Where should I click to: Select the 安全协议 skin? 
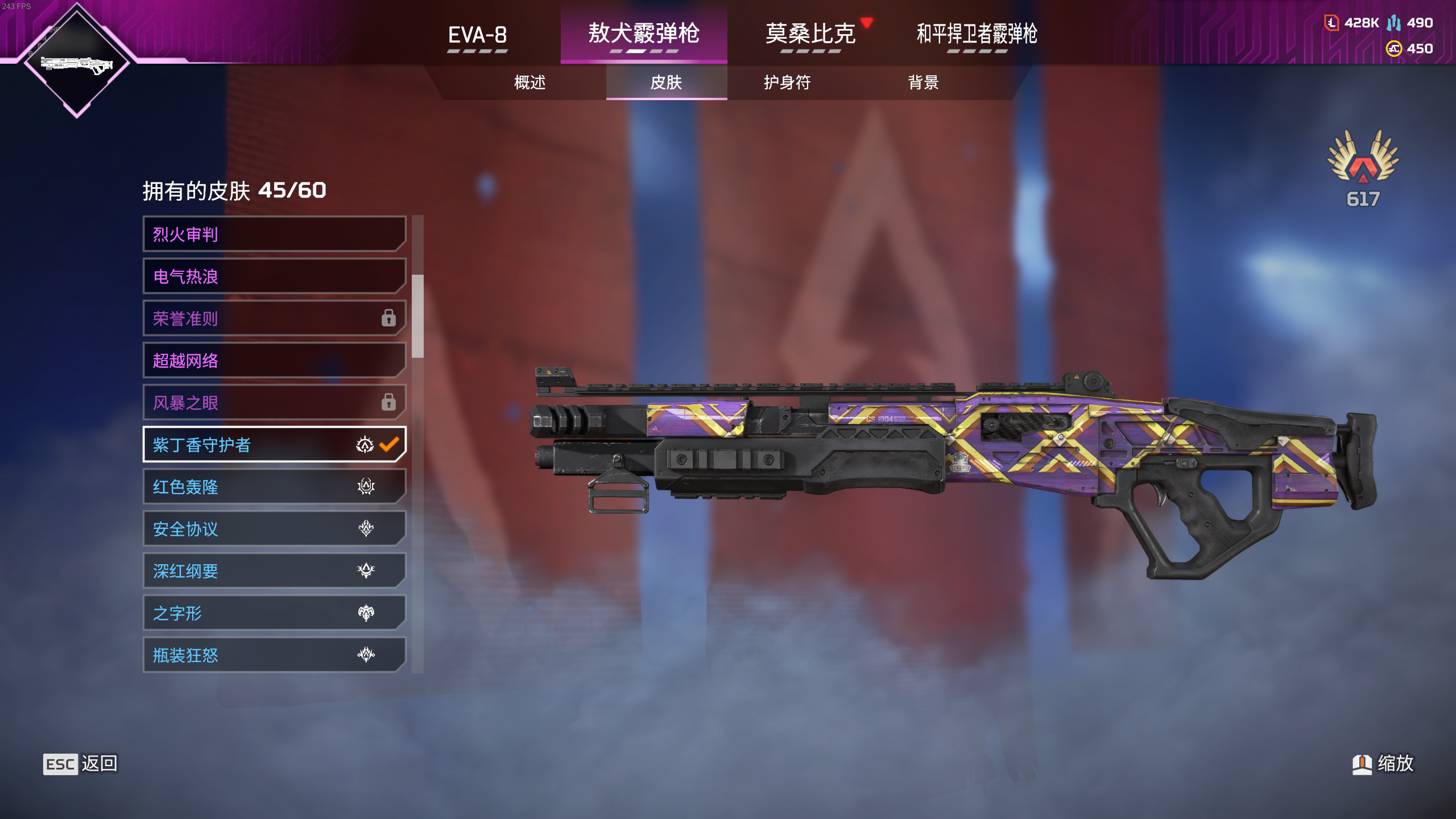[x=274, y=529]
